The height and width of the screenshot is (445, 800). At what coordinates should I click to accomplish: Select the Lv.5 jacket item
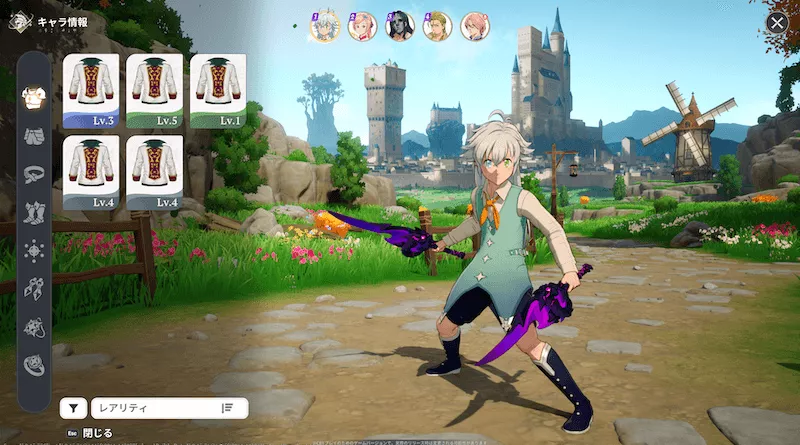coord(155,91)
